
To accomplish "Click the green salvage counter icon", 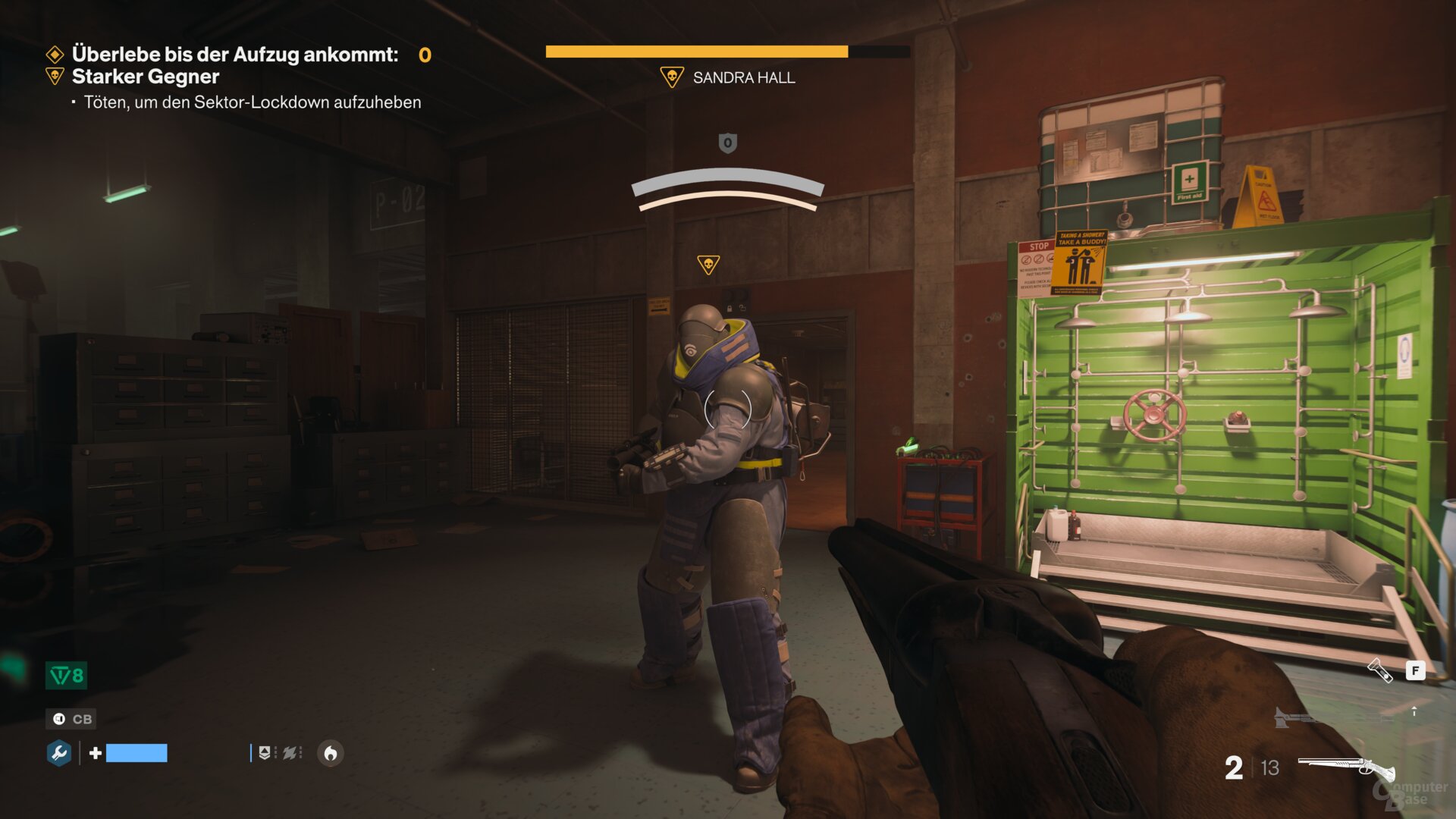I will [x=66, y=676].
